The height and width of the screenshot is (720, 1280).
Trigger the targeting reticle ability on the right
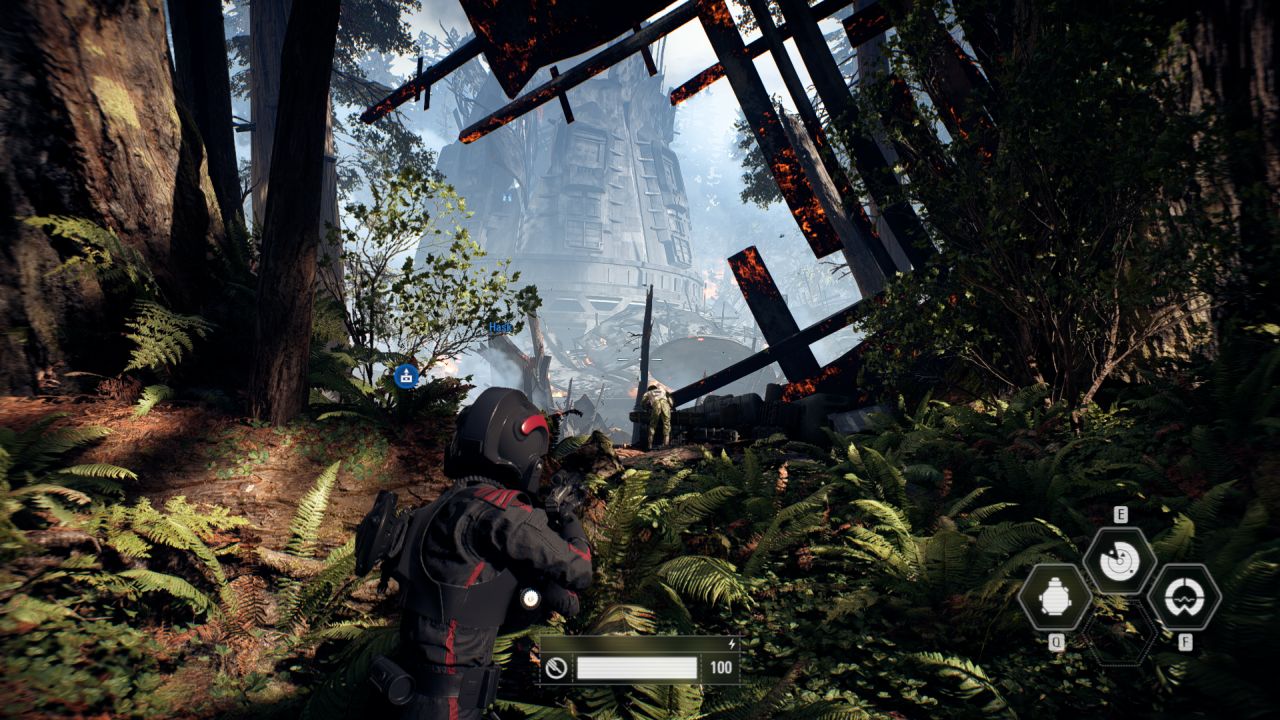(1184, 598)
